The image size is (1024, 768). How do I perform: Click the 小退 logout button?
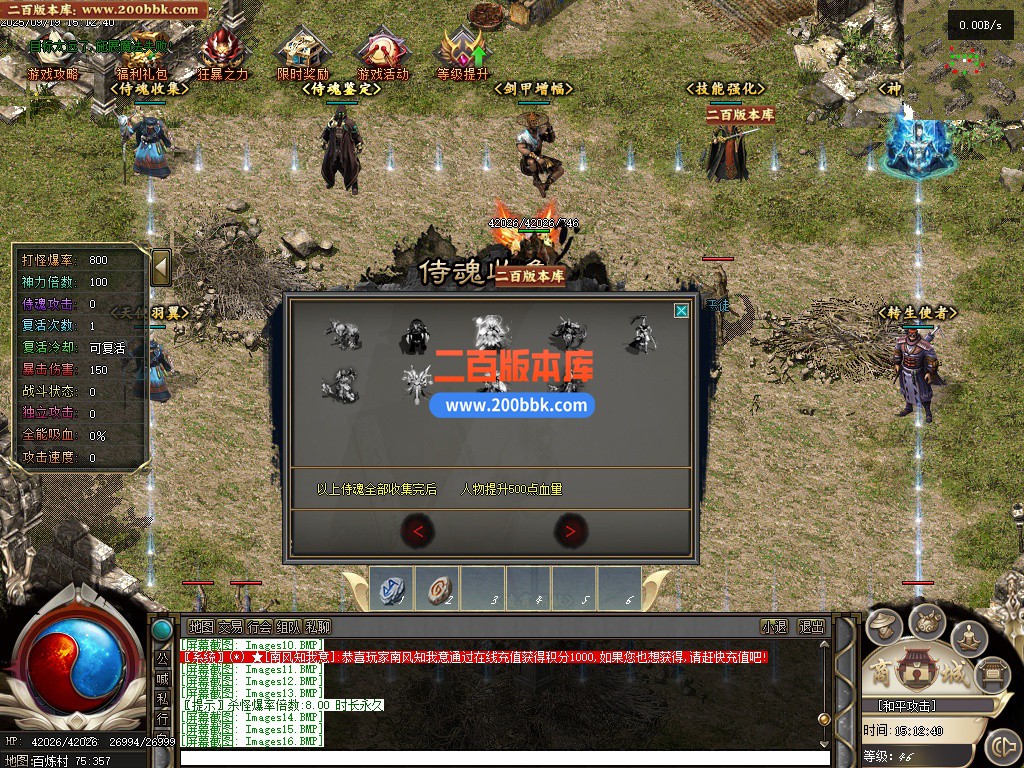774,627
